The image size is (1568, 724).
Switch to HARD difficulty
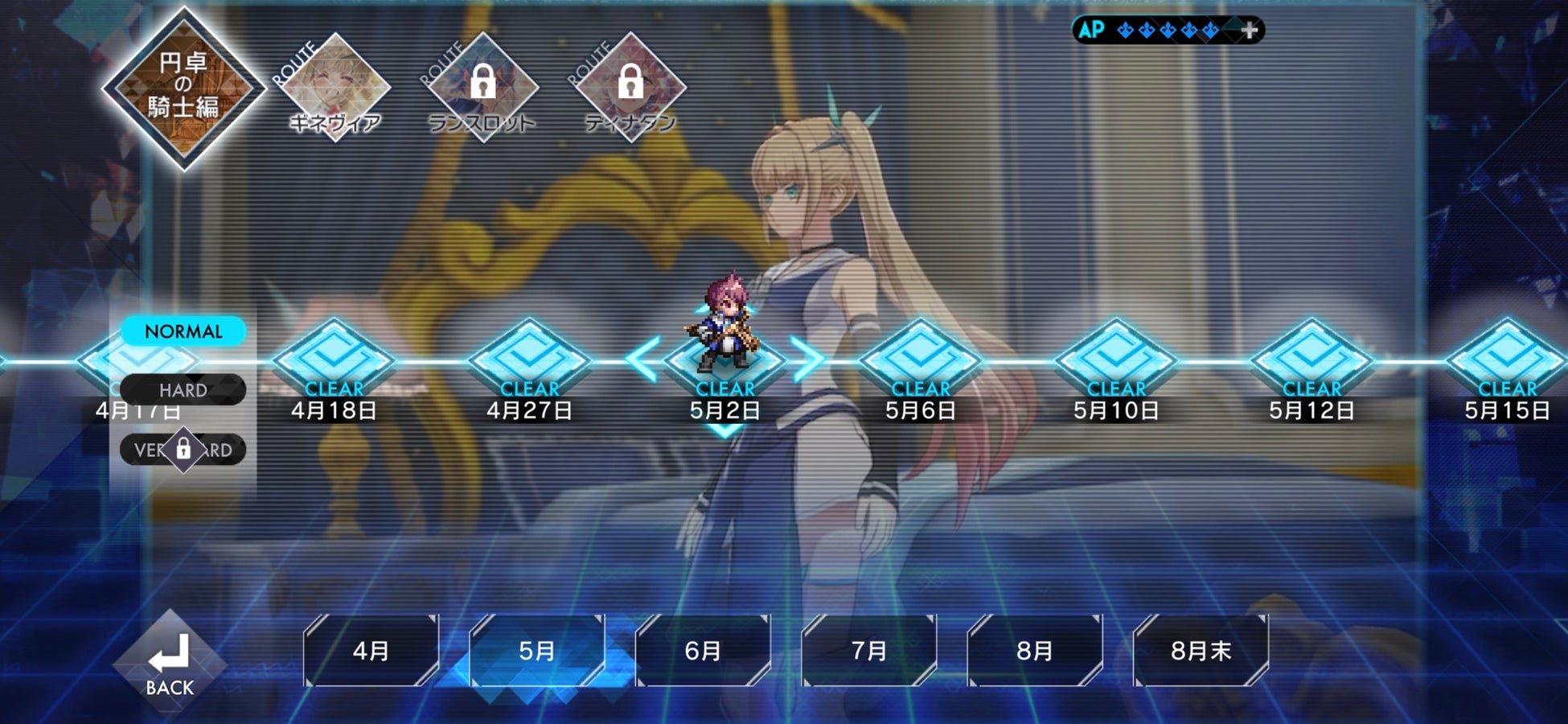pos(183,390)
